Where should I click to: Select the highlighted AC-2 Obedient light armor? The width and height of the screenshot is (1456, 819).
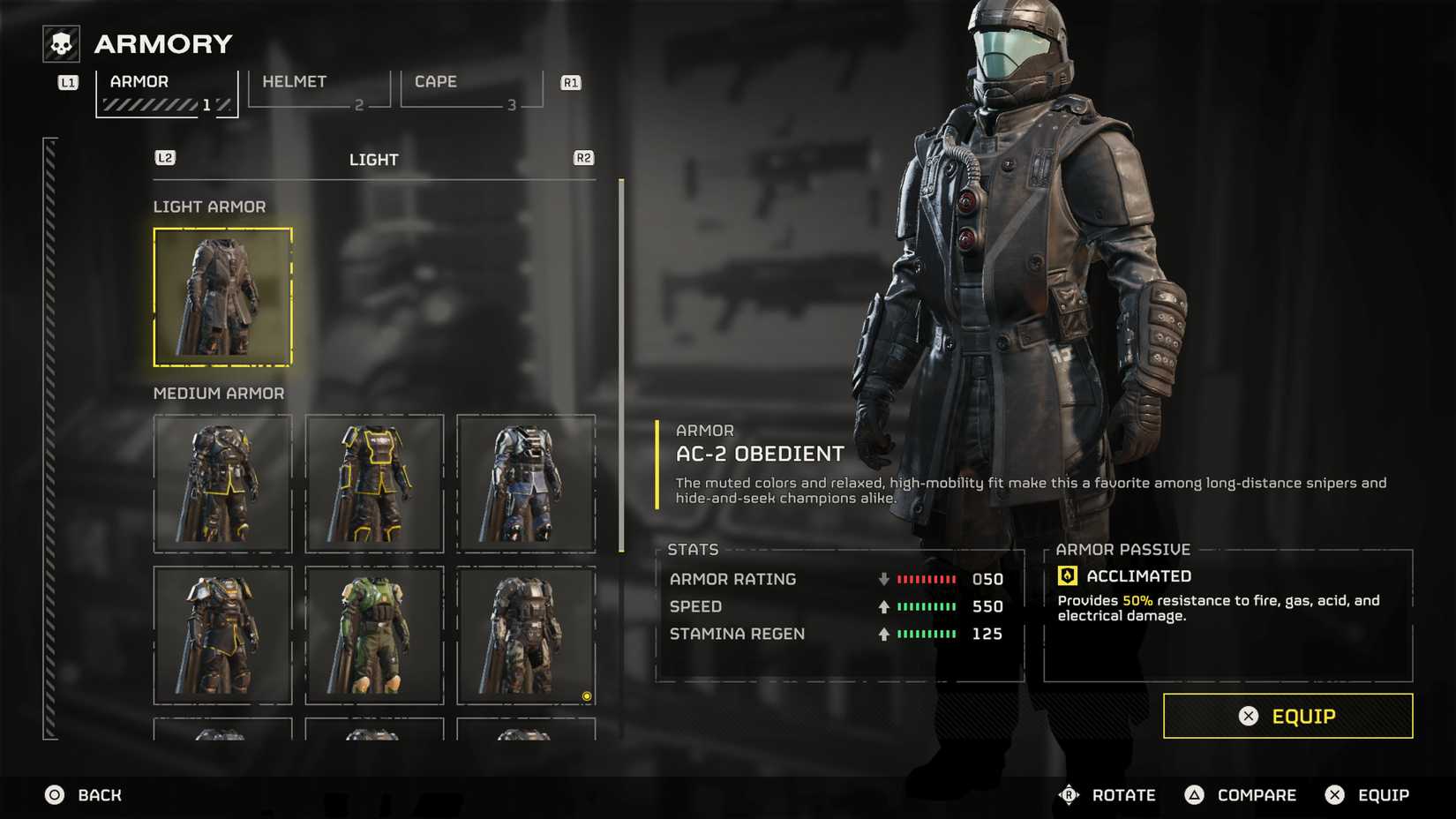coord(221,297)
